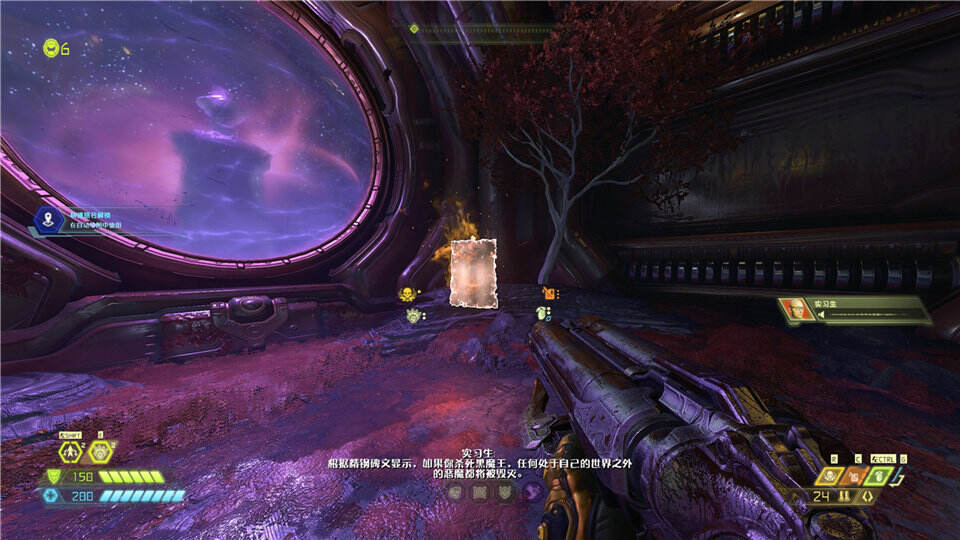
Task: Click the compass bar at top
Action: [478, 29]
